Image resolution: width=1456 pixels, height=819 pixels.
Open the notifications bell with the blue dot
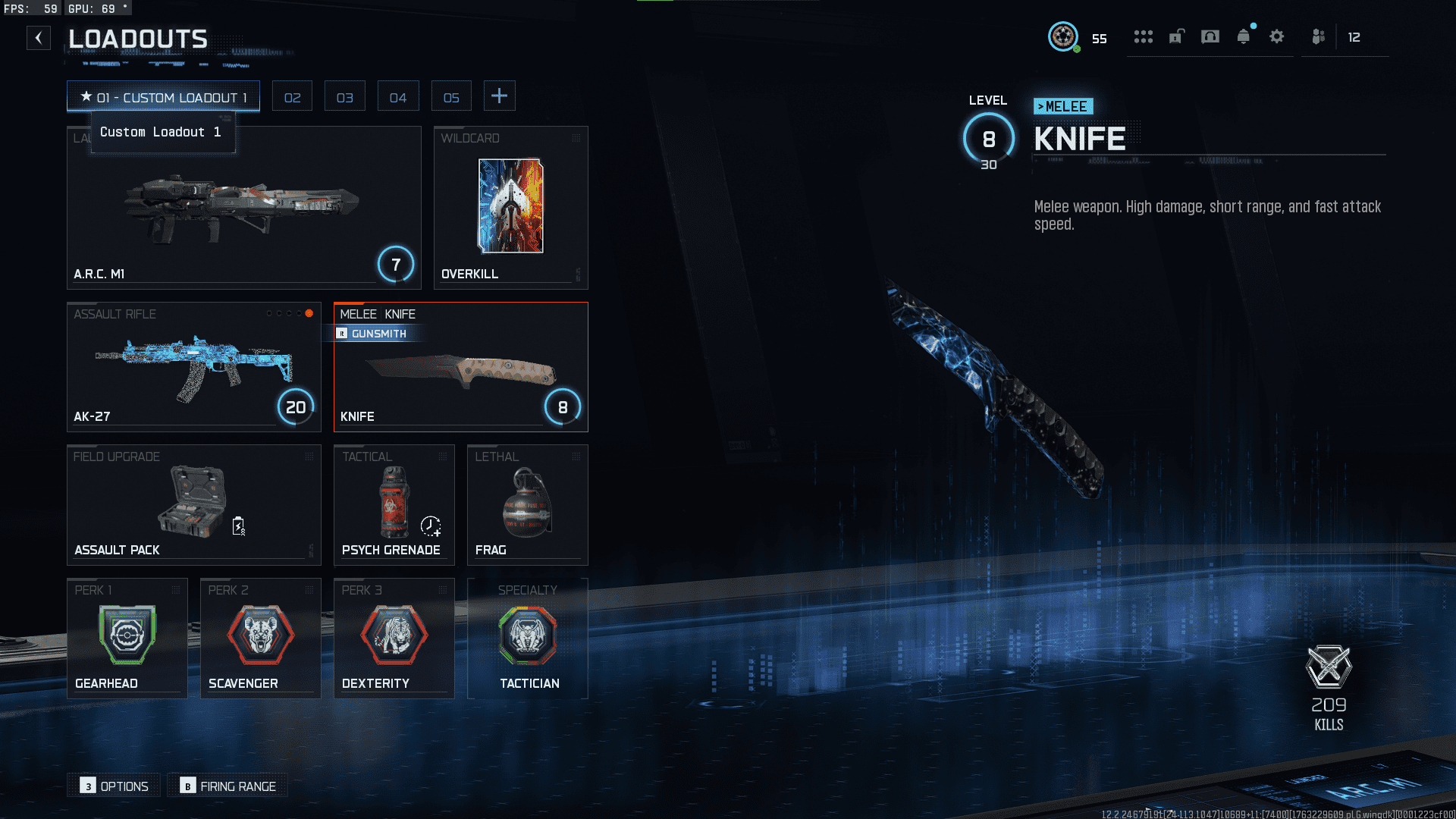click(x=1244, y=36)
